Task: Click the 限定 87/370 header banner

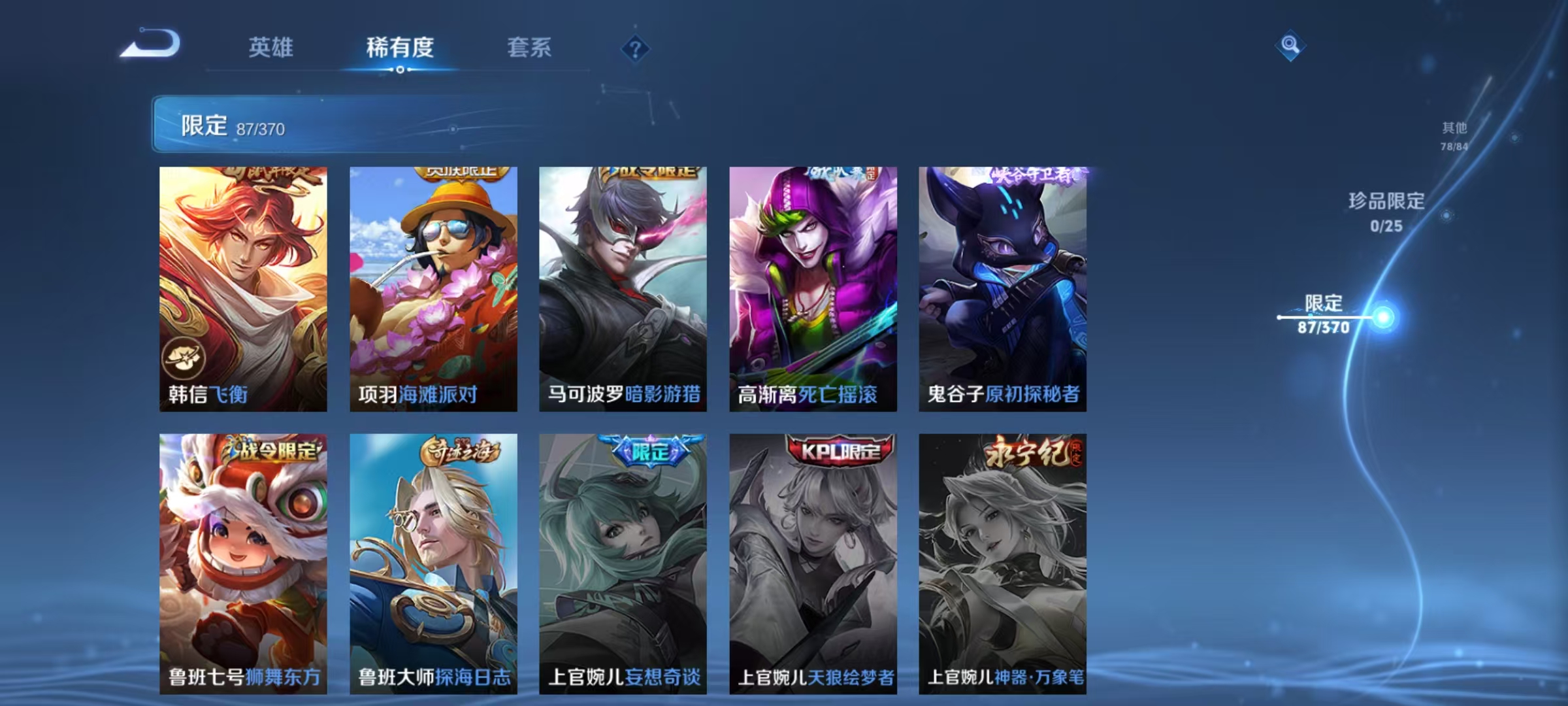Action: click(x=327, y=124)
